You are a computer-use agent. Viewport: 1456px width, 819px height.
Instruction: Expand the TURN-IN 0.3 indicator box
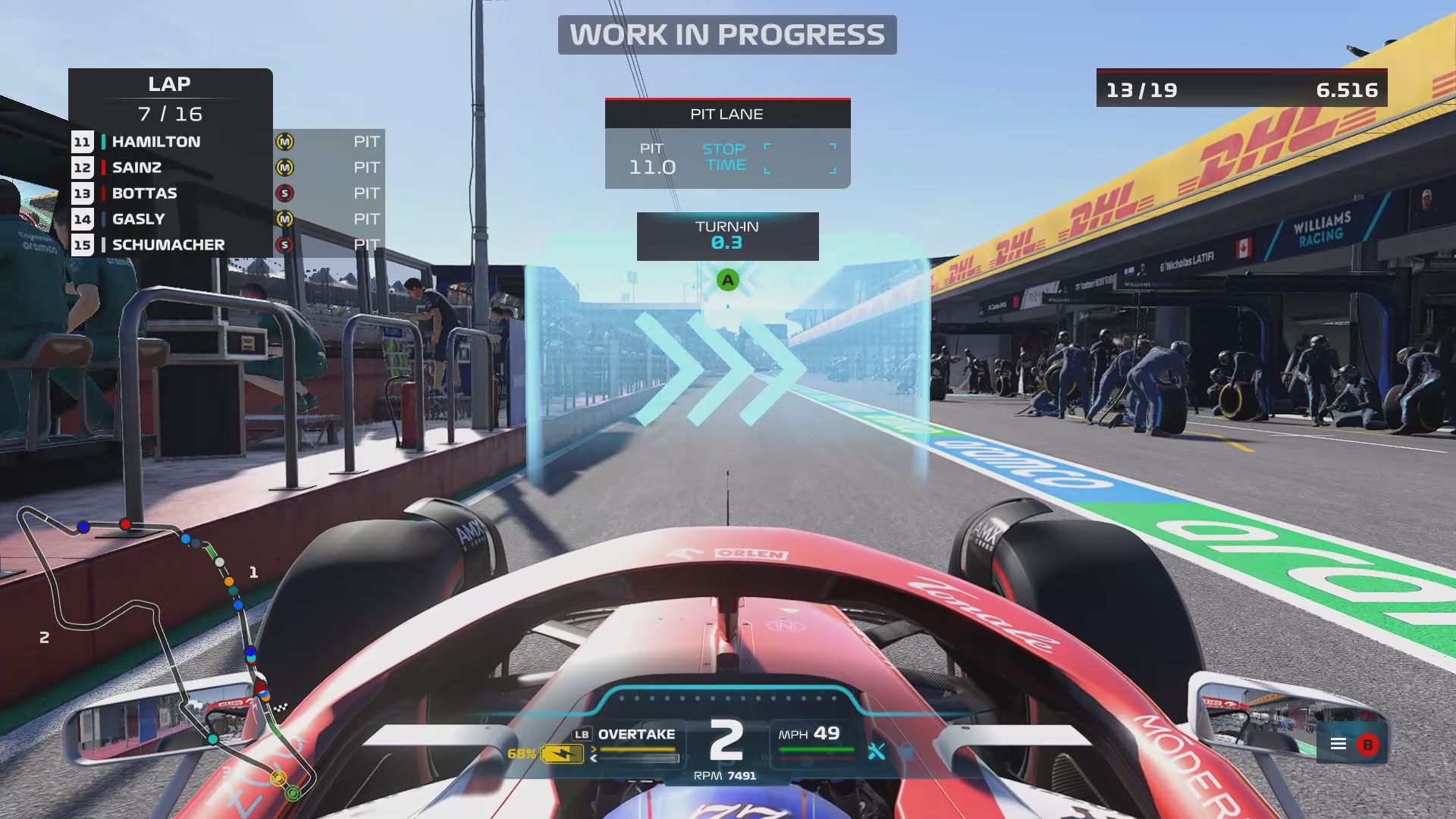tap(727, 236)
